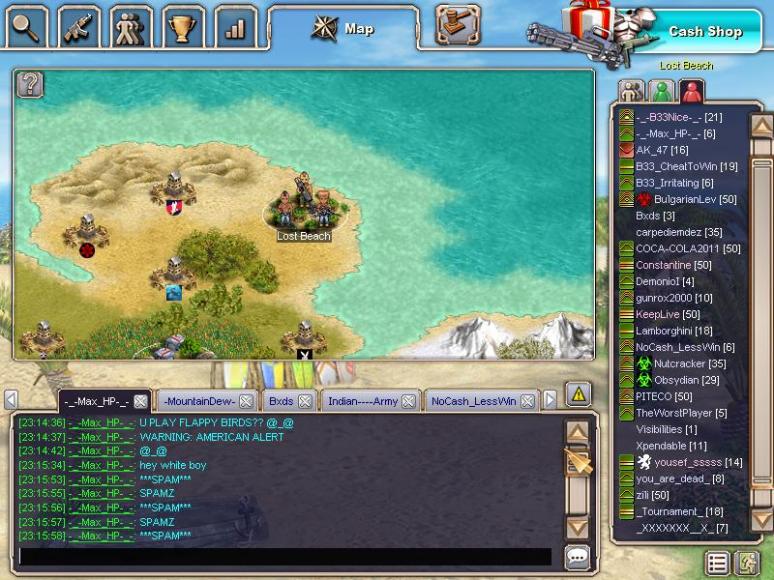774x580 pixels.
Task: Select player AK_47 in the list
Action: [662, 150]
